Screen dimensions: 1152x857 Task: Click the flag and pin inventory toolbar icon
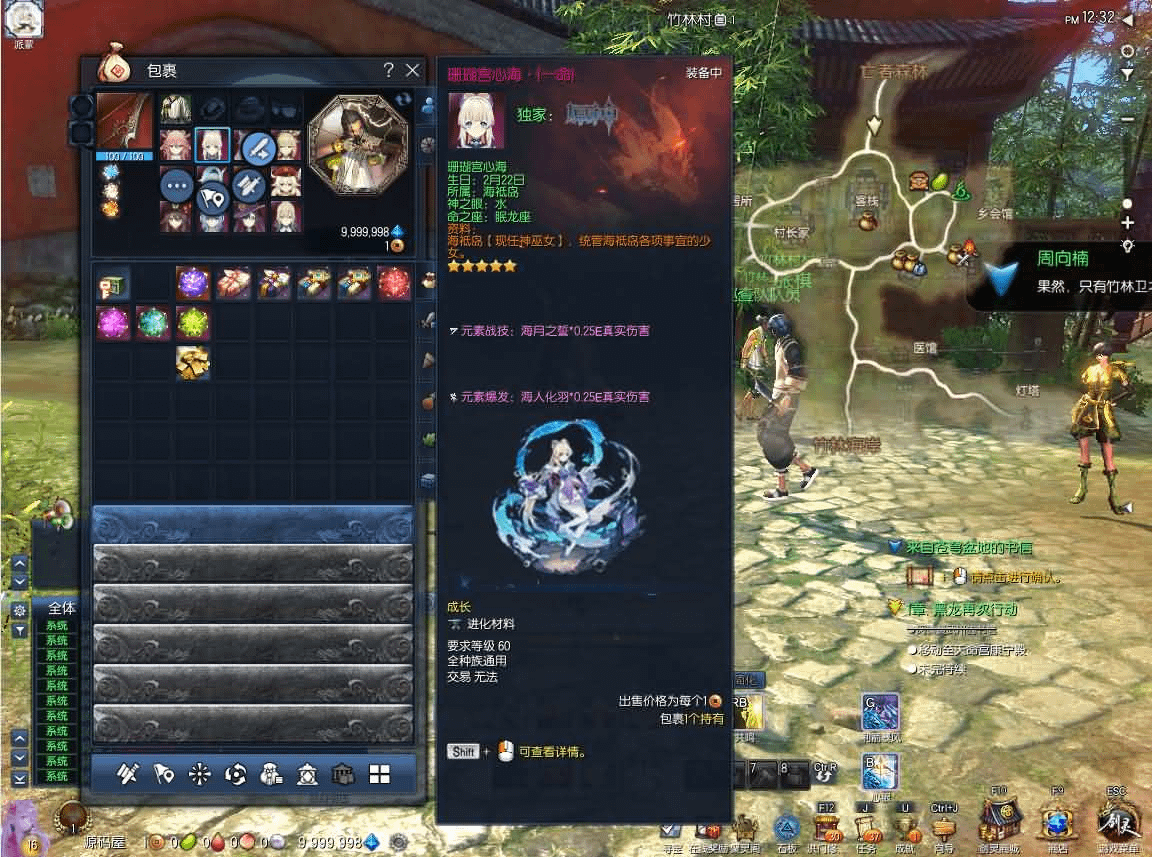click(164, 774)
